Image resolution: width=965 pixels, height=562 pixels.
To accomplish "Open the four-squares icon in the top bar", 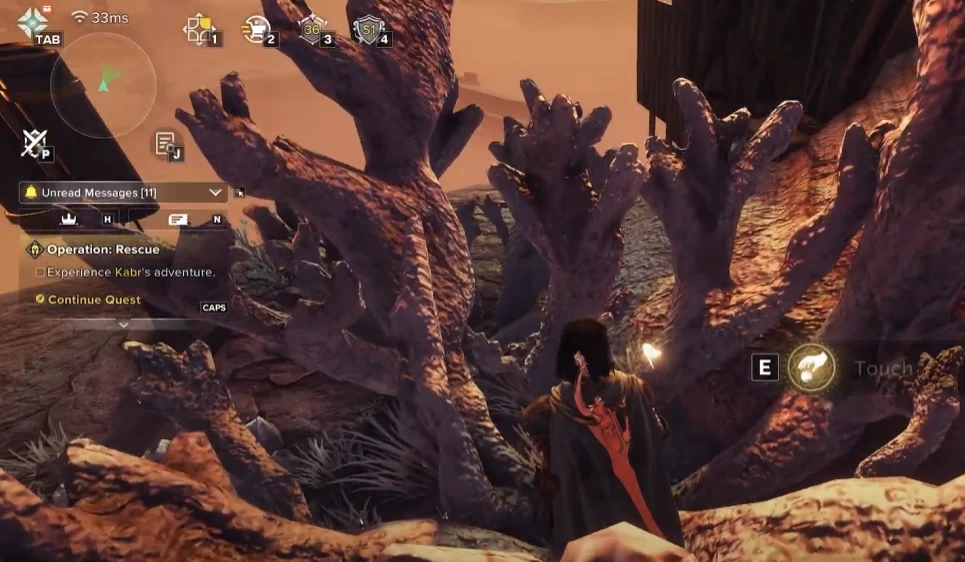I will coord(198,29).
